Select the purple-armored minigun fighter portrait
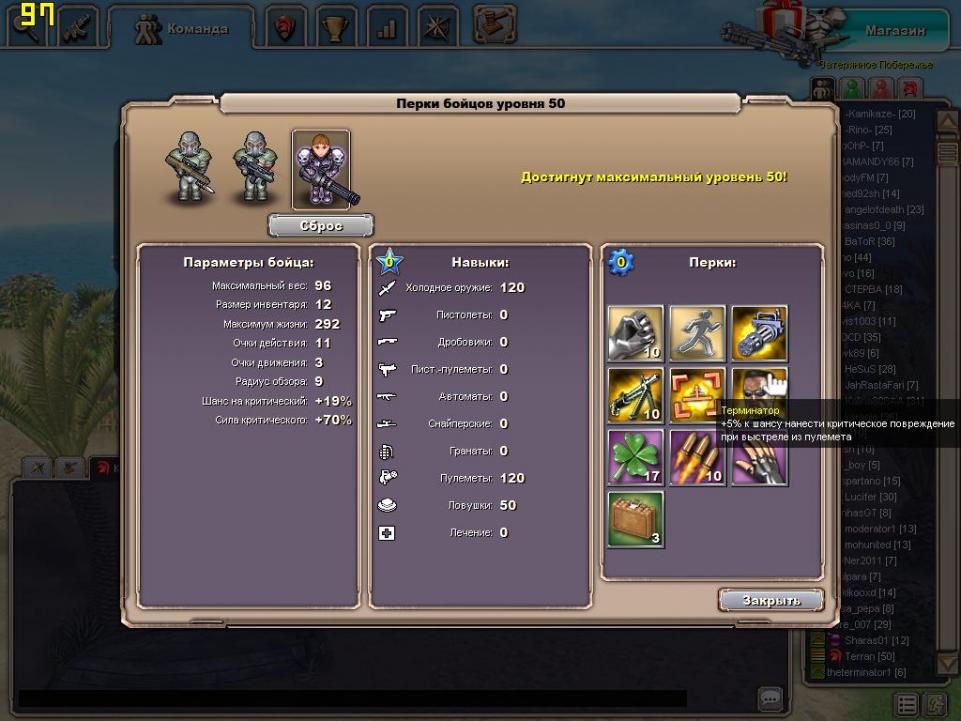This screenshot has width=961, height=721. click(x=321, y=169)
